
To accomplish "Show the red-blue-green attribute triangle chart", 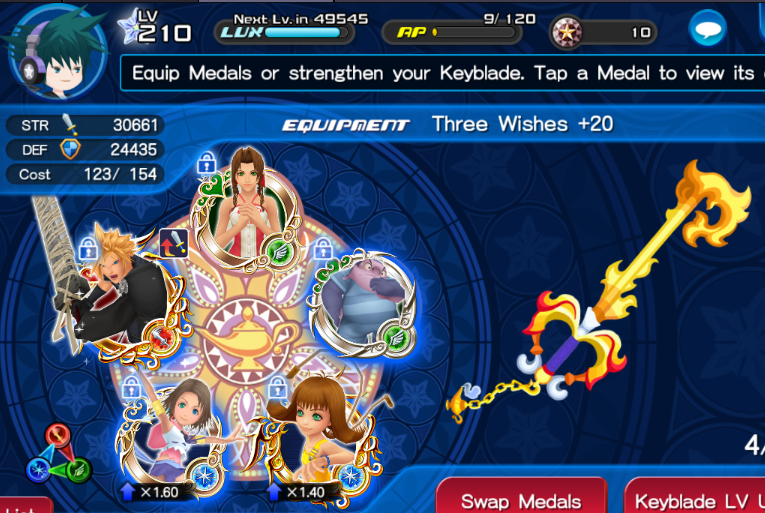I will coord(58,454).
